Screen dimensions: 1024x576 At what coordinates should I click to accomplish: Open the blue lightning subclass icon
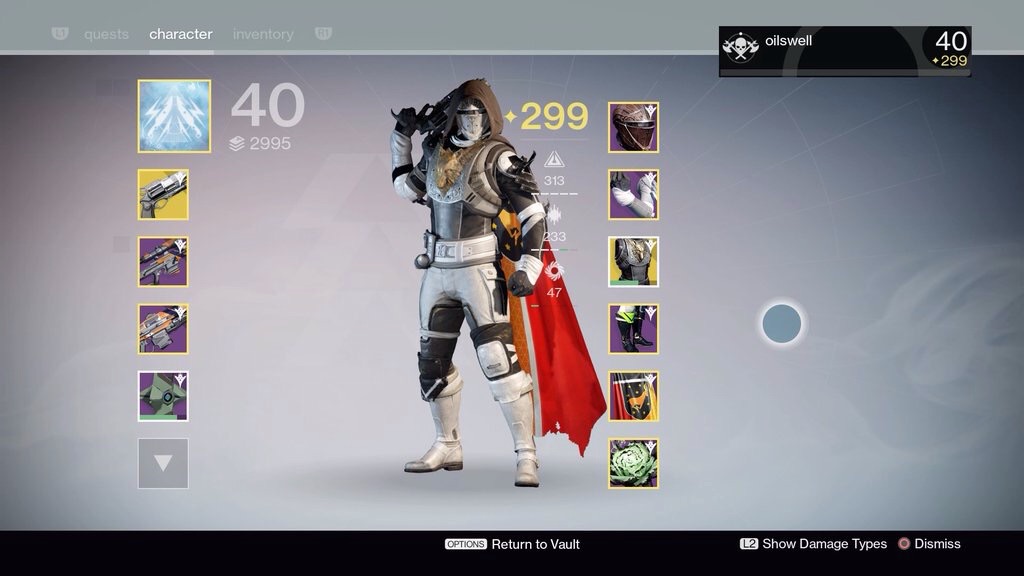[174, 116]
